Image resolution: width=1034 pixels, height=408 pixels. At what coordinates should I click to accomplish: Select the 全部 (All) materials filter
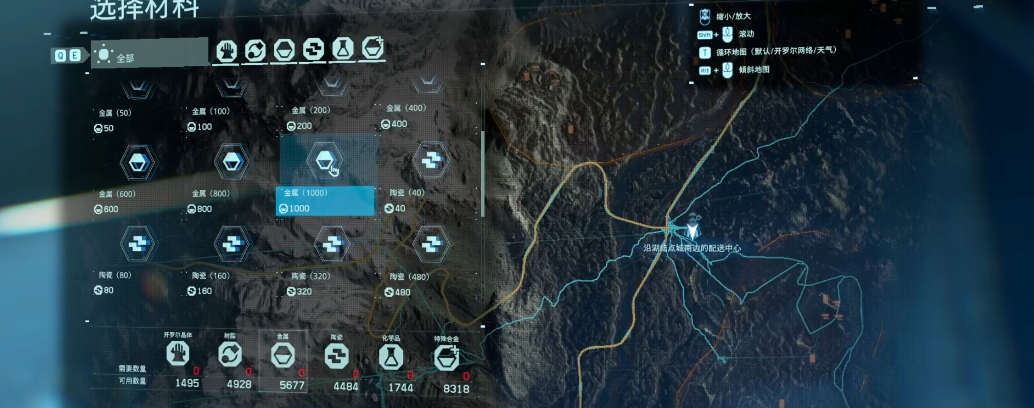point(148,54)
